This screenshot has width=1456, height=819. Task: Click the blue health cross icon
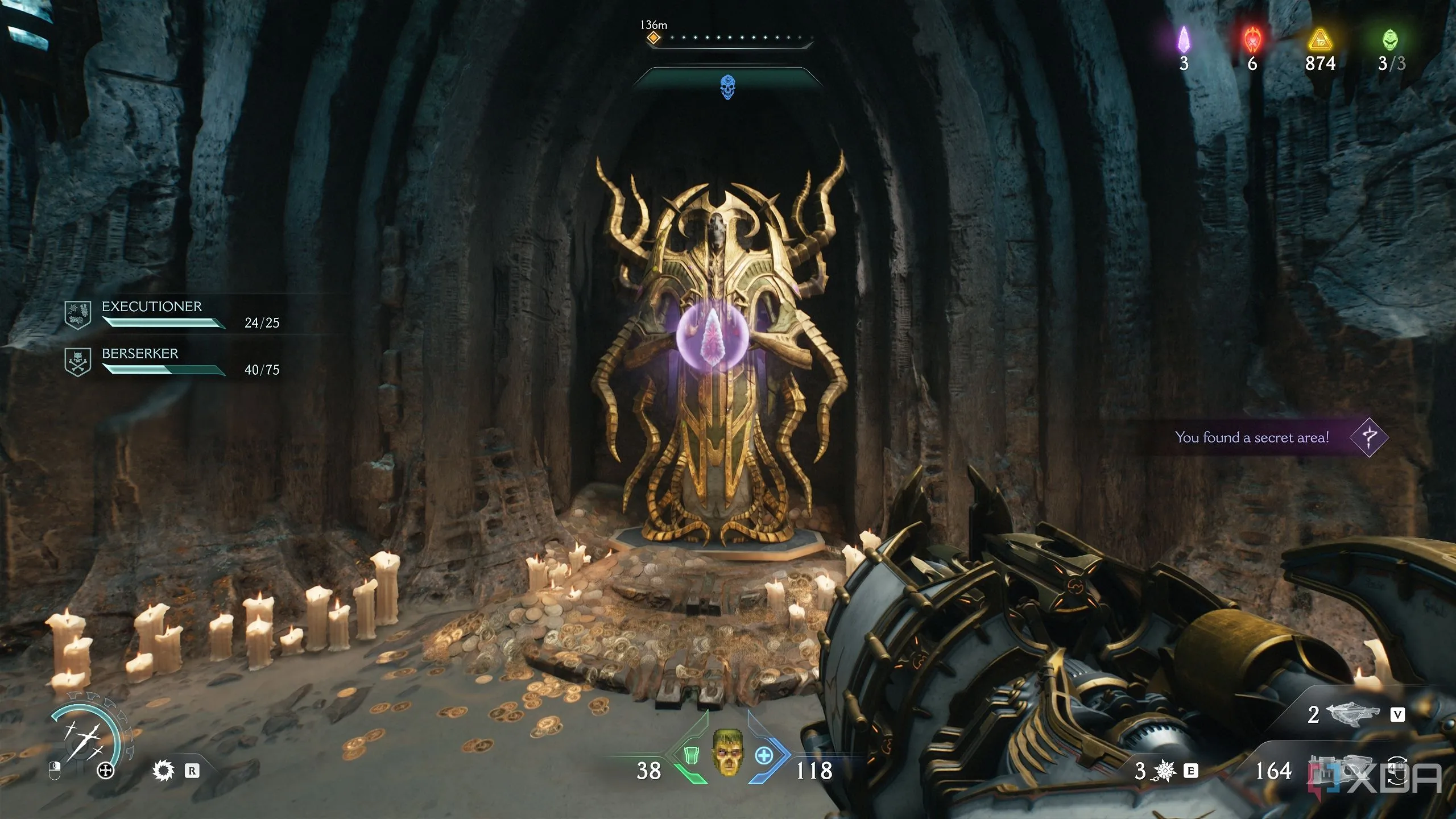coord(764,755)
